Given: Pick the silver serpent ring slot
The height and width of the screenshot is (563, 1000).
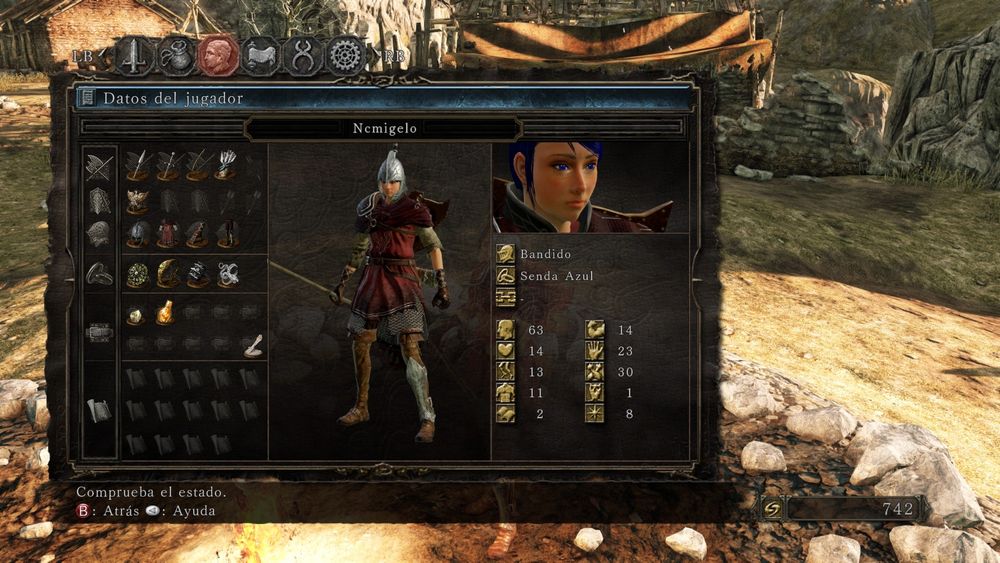Looking at the screenshot, I should tap(227, 273).
